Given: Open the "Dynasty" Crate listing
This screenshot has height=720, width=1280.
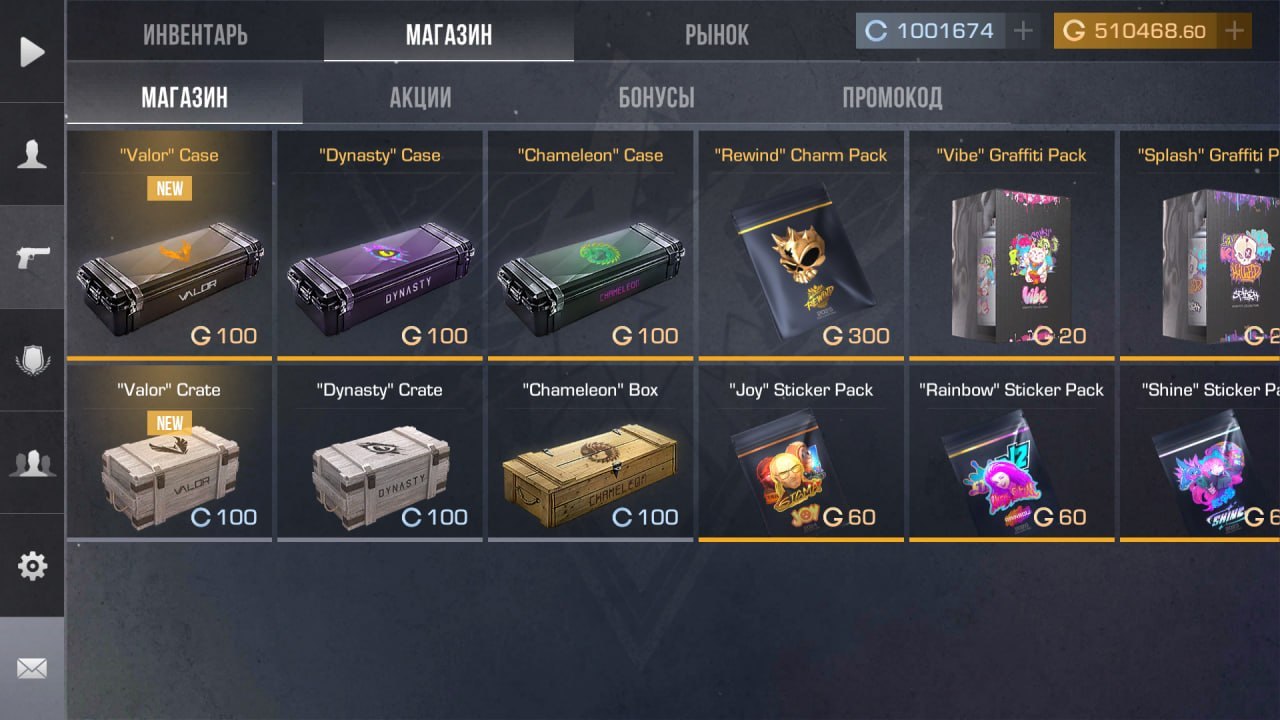Looking at the screenshot, I should click(x=380, y=455).
